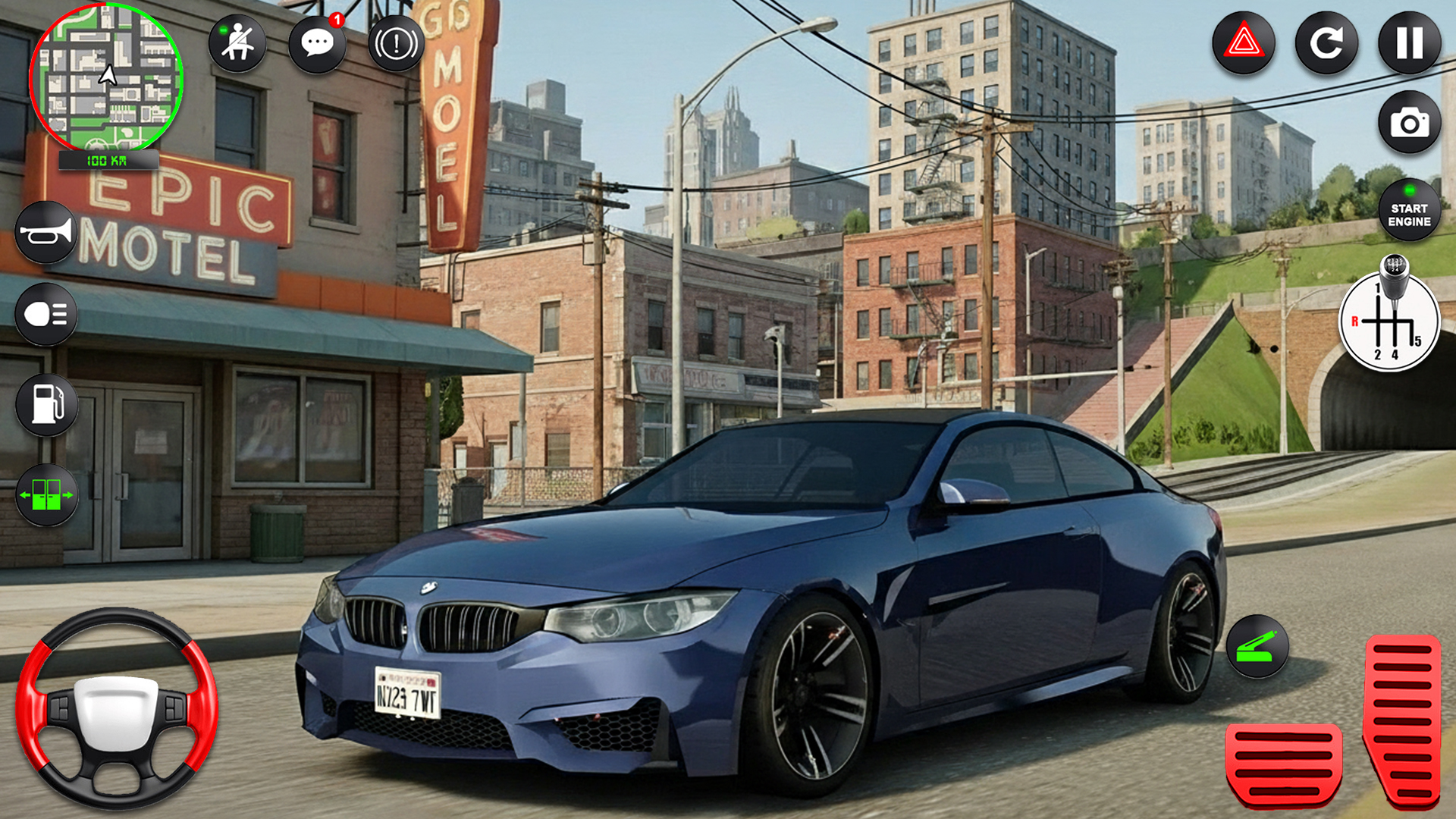Viewport: 1456px width, 819px height.
Task: Pause the game
Action: click(1408, 43)
